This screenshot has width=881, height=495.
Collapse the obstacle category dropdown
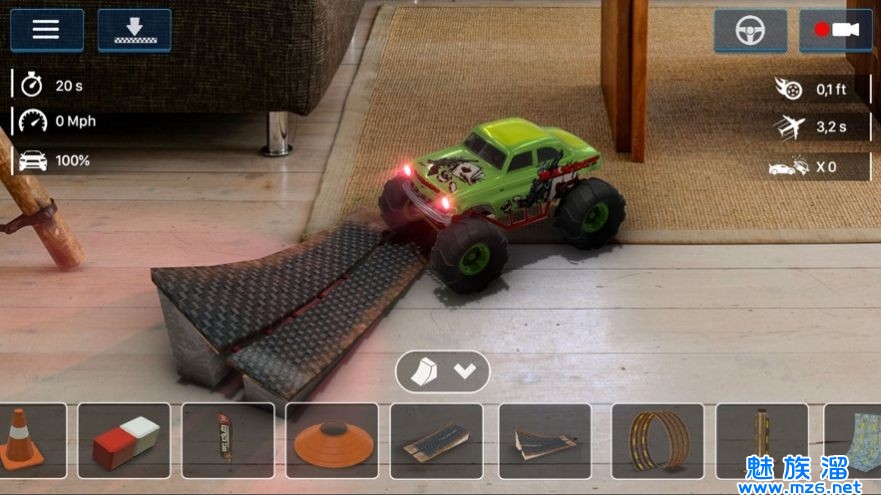[443, 371]
